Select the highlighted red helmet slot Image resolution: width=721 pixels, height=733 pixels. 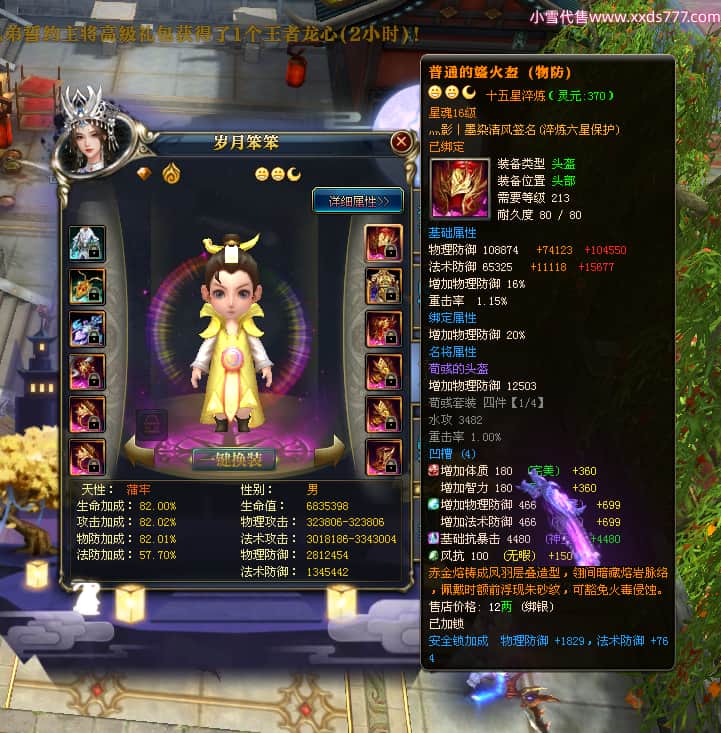click(383, 243)
